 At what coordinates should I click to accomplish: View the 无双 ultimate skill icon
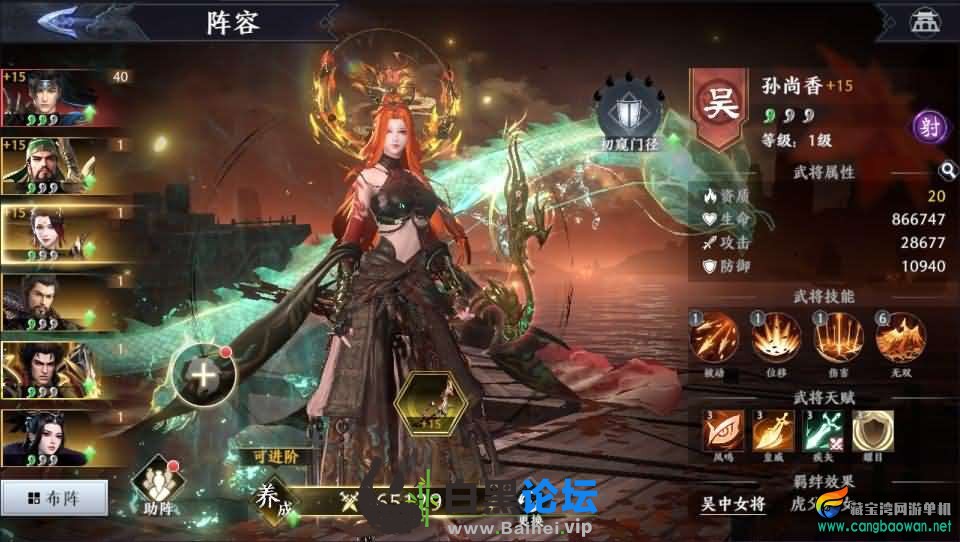point(901,339)
